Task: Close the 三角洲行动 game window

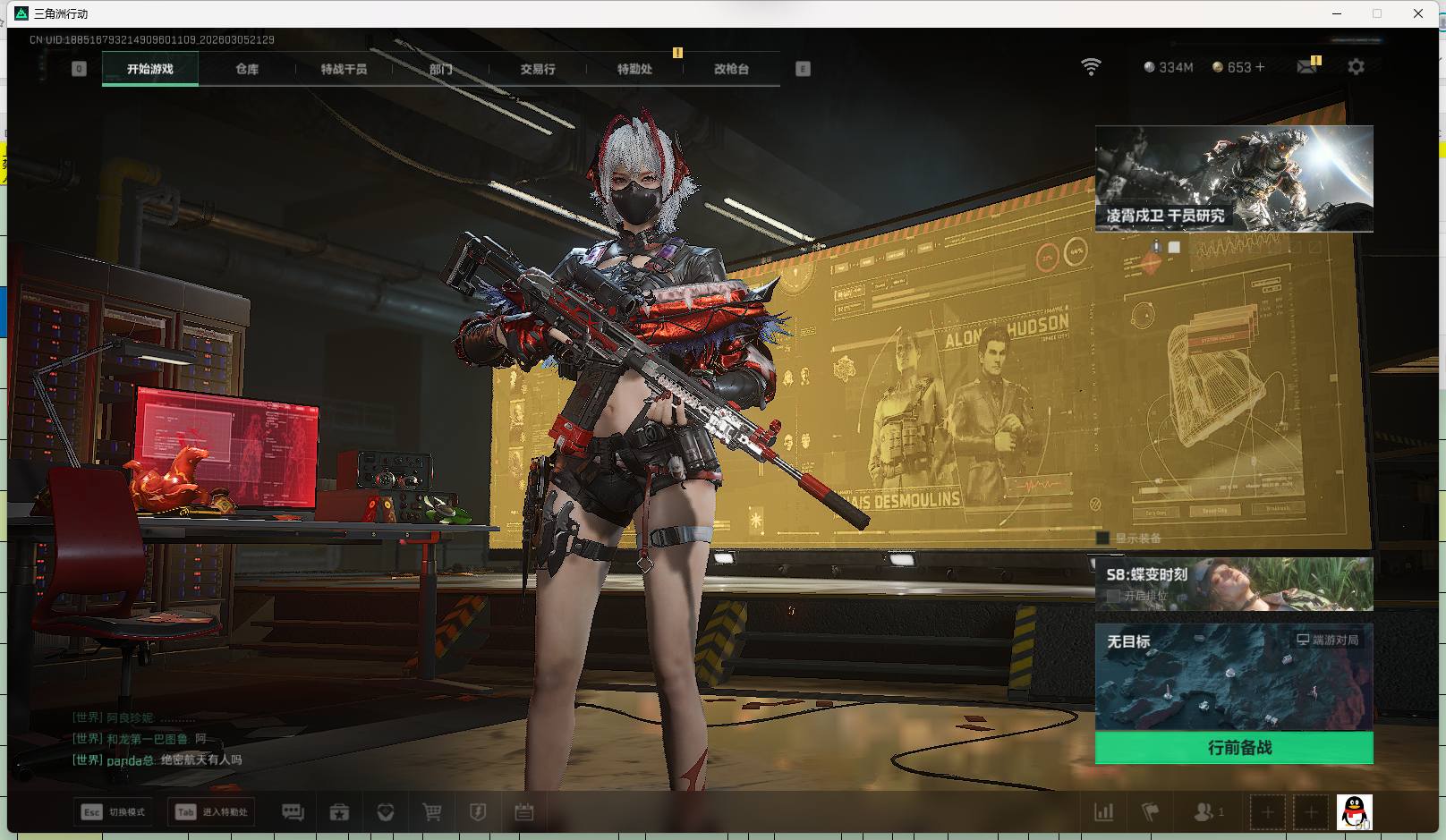Action: (1418, 13)
